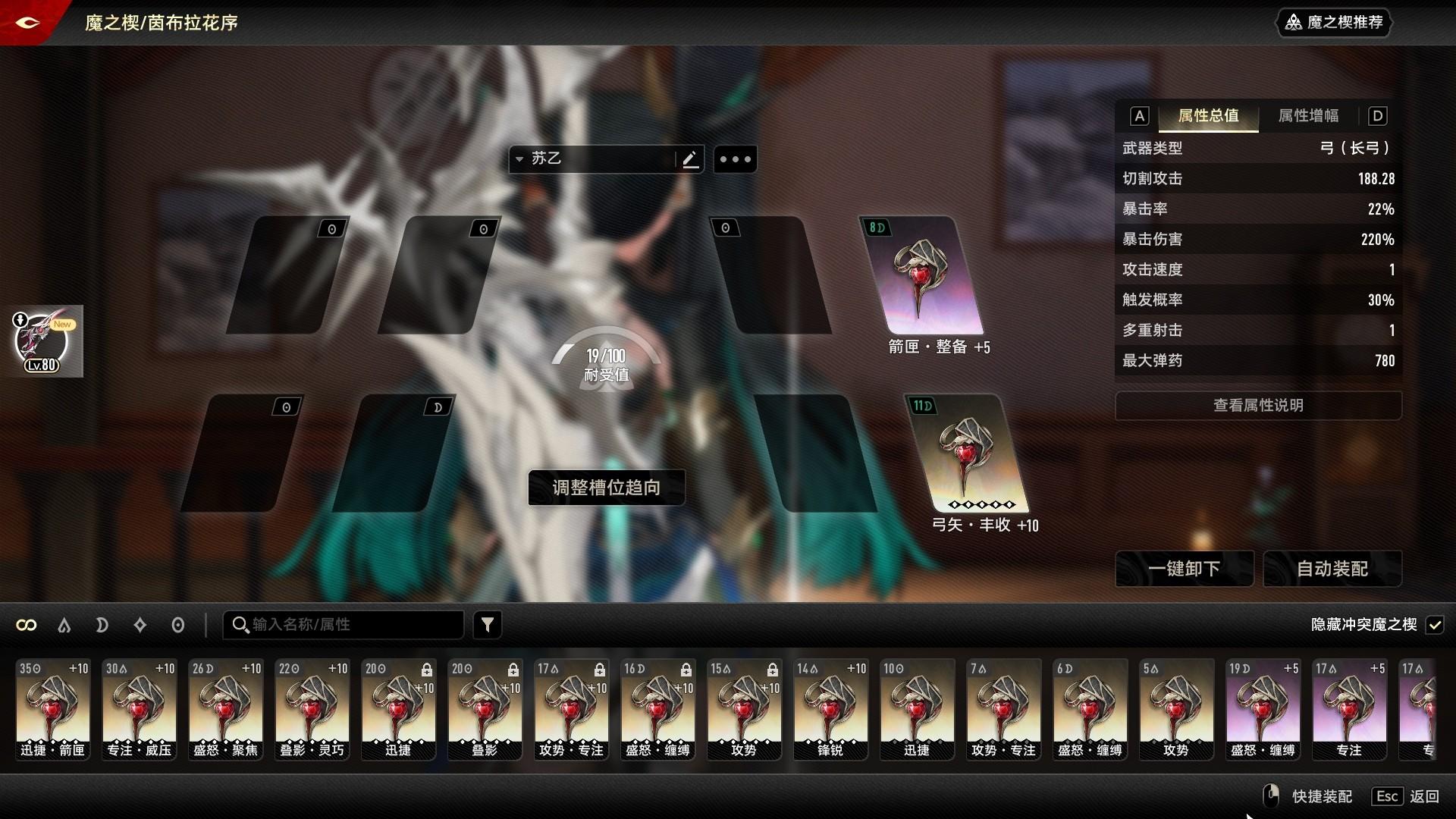Open the funnel filter button
1456x819 pixels.
(488, 625)
